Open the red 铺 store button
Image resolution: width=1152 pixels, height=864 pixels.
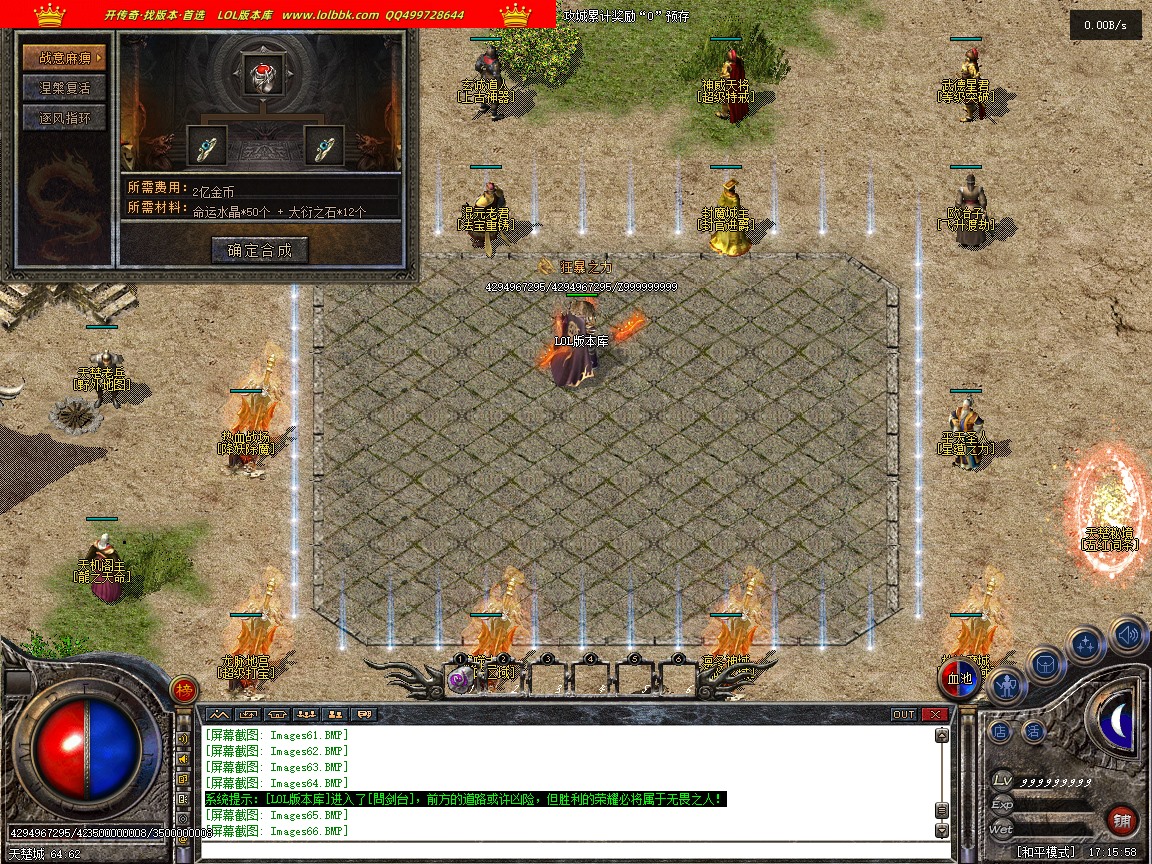click(1122, 821)
